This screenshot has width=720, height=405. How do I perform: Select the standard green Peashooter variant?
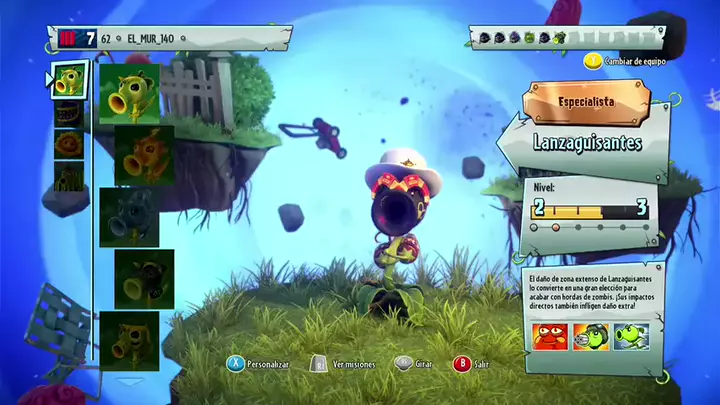point(130,93)
